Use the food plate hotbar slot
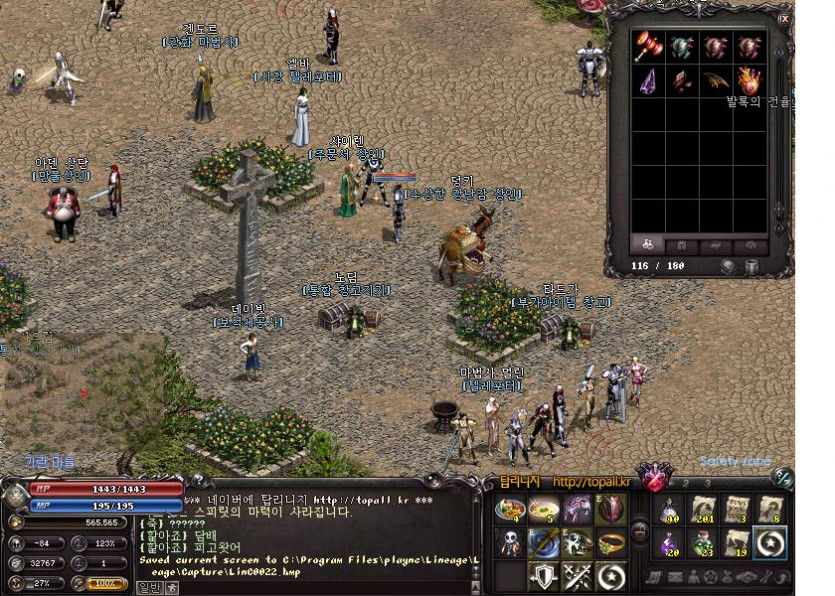Screen dimensions: 835x596 pyautogui.click(x=511, y=508)
